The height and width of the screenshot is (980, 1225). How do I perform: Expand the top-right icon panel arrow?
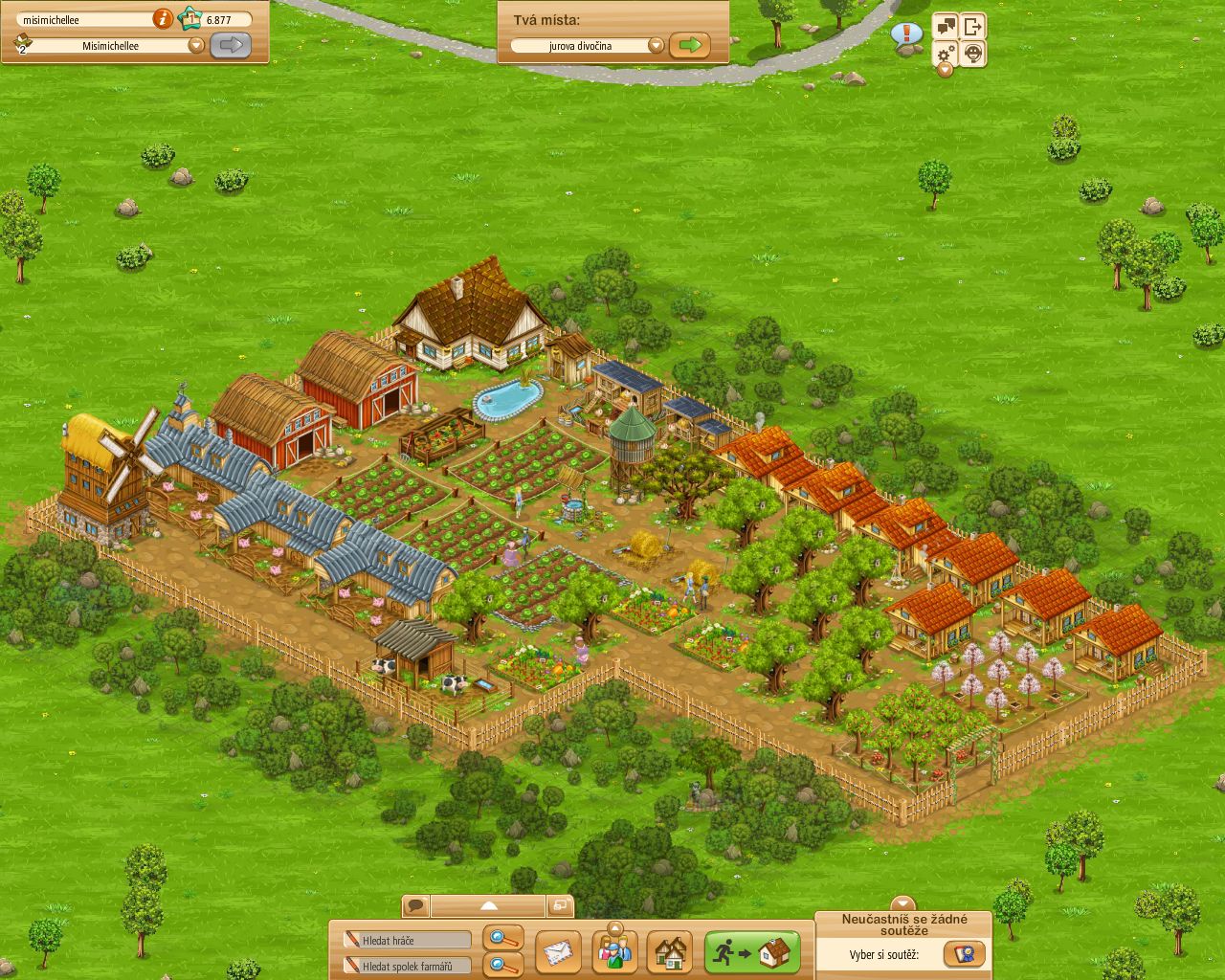945,69
